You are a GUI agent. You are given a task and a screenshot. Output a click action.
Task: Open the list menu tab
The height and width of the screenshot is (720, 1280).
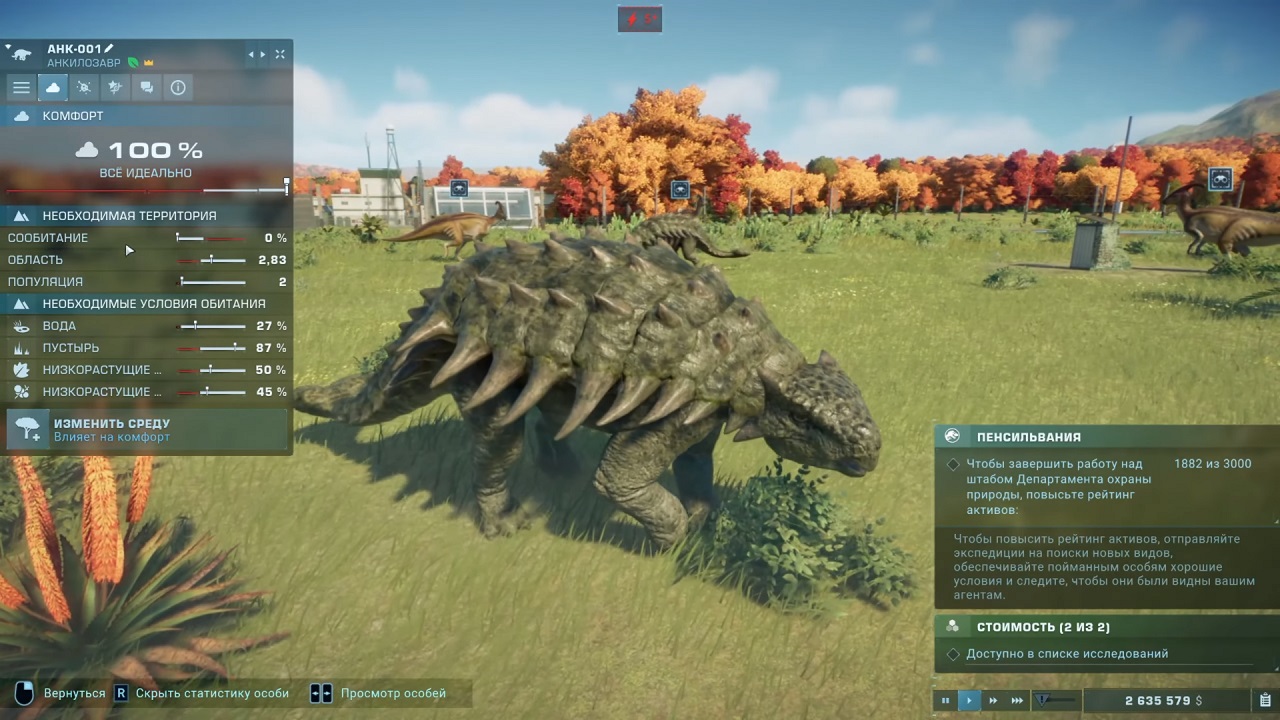(21, 87)
